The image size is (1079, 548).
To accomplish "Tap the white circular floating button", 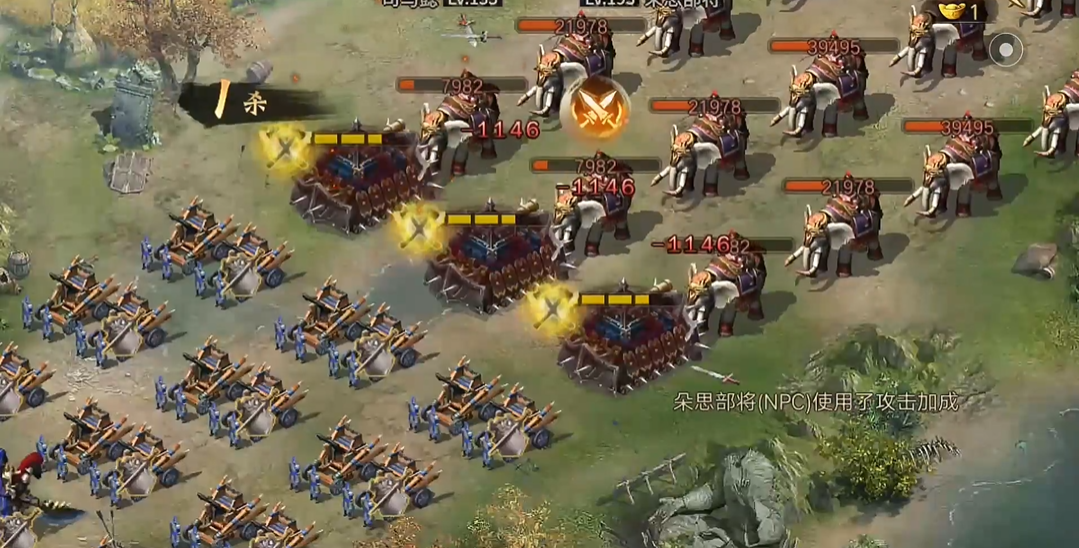I will tap(1006, 48).
